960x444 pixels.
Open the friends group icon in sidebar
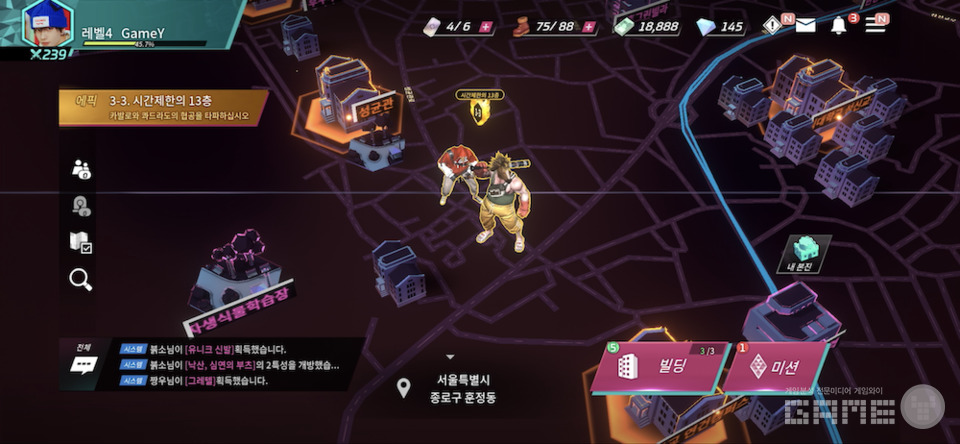[81, 169]
